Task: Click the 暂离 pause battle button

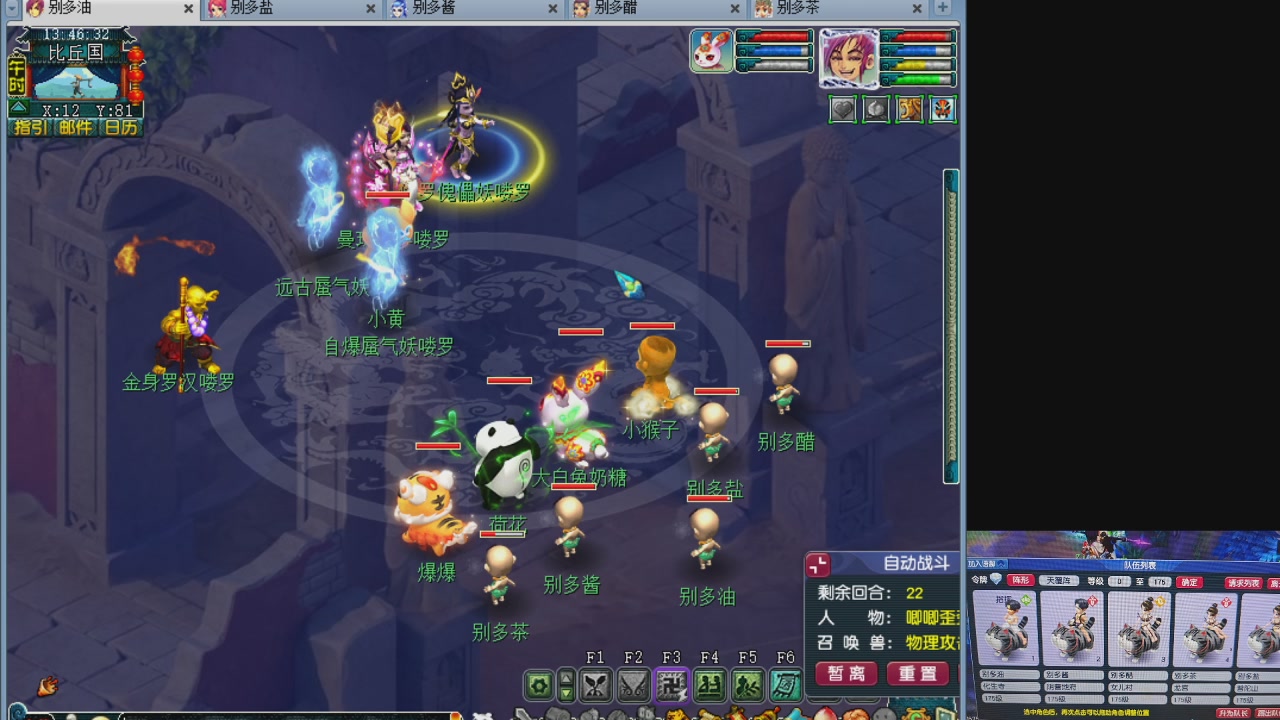Action: [x=845, y=673]
